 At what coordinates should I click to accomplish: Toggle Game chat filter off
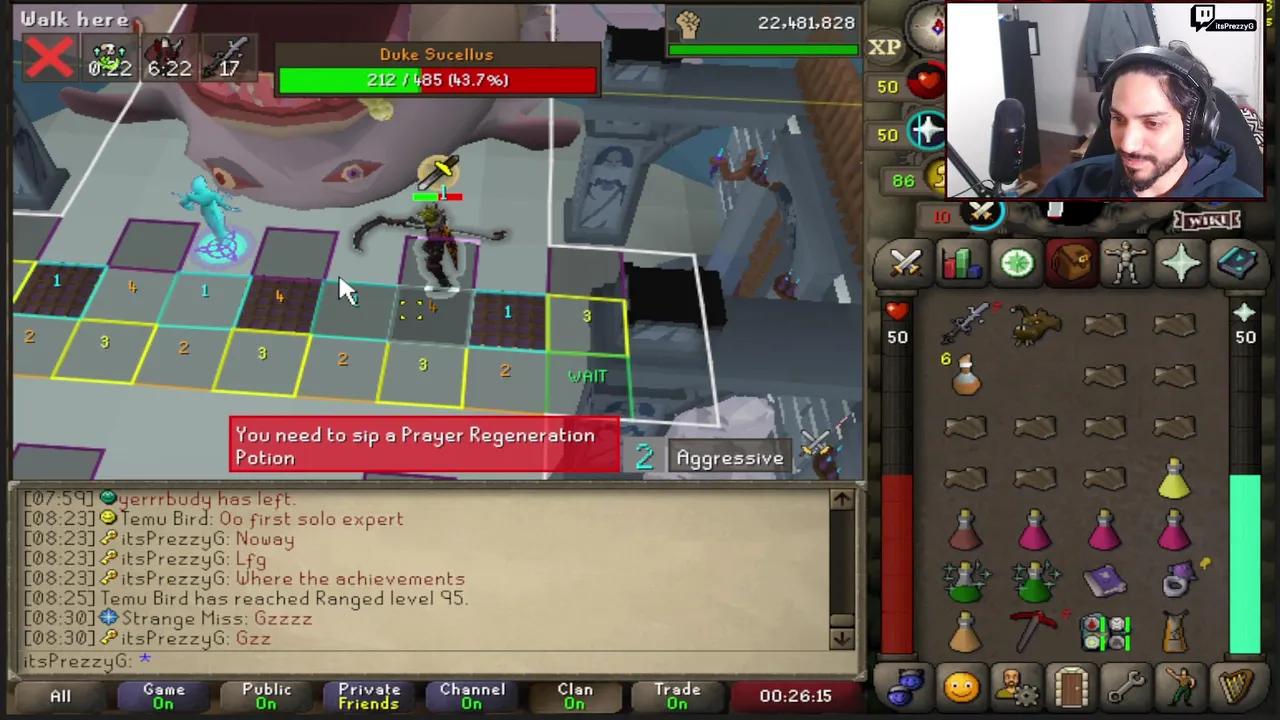[x=163, y=695]
